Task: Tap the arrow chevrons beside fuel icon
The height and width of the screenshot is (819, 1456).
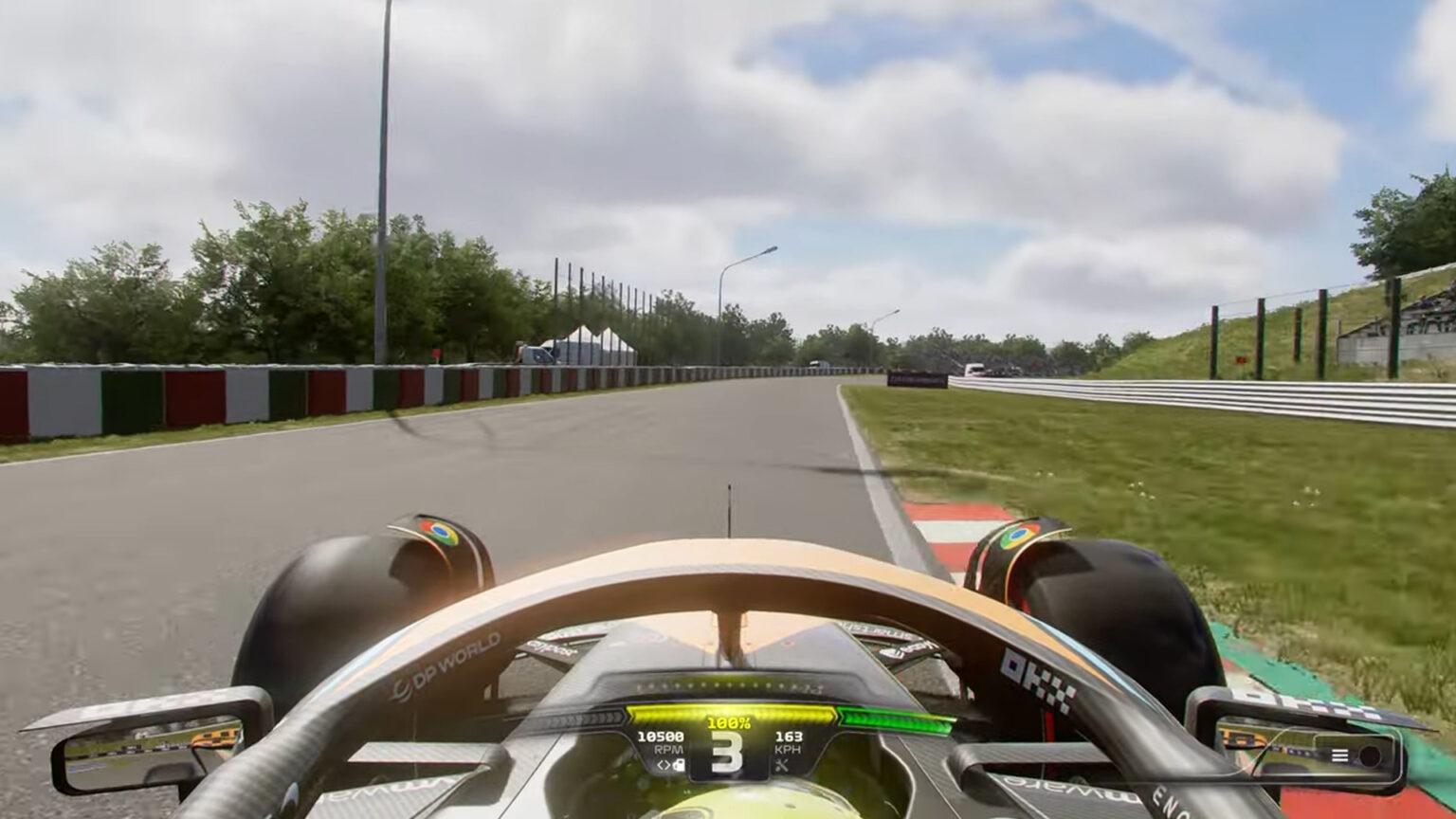Action: coord(664,764)
